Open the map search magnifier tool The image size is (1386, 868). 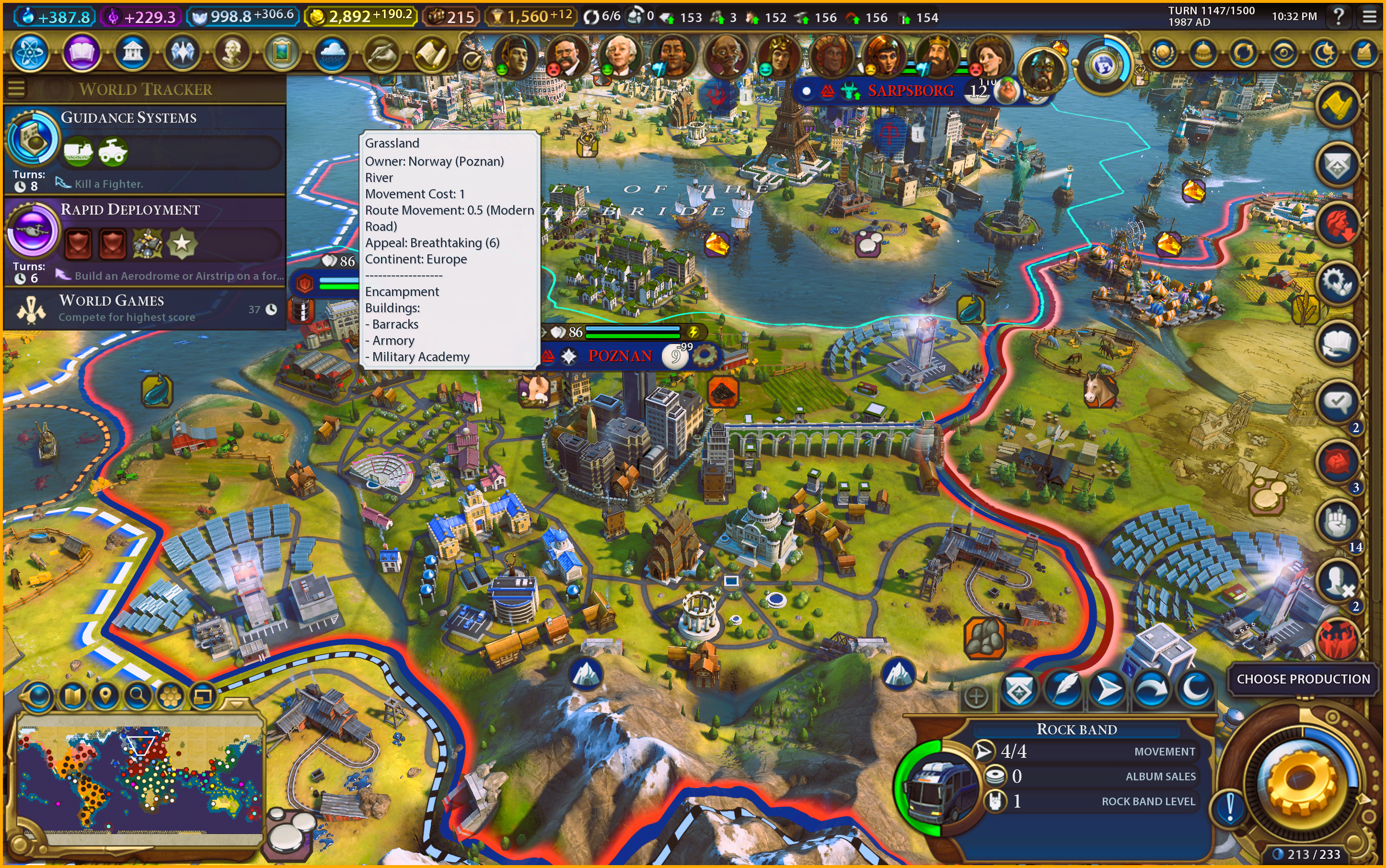137,696
